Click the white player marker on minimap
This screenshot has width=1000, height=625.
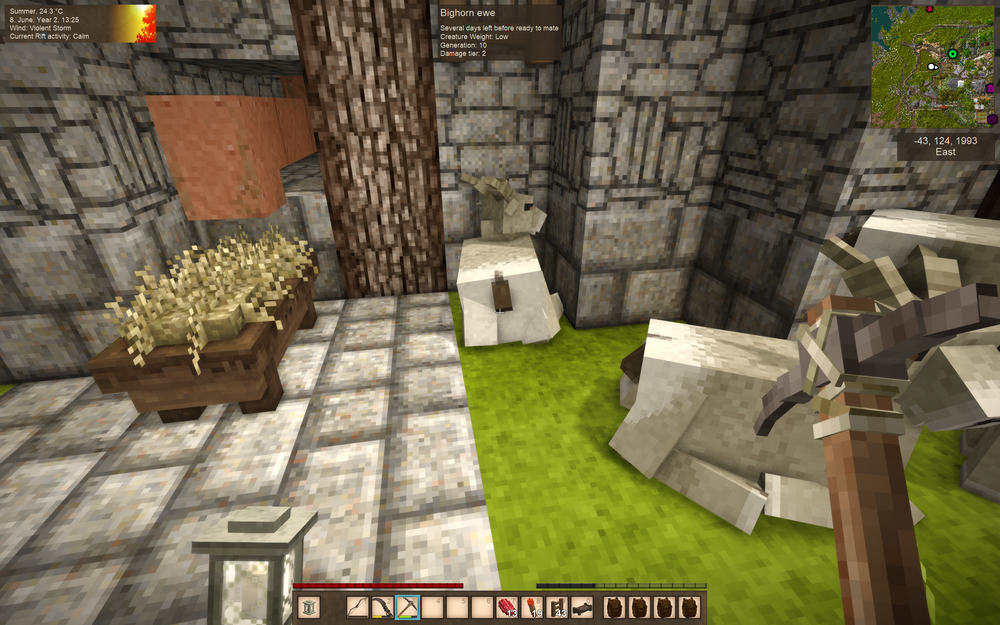[x=933, y=67]
